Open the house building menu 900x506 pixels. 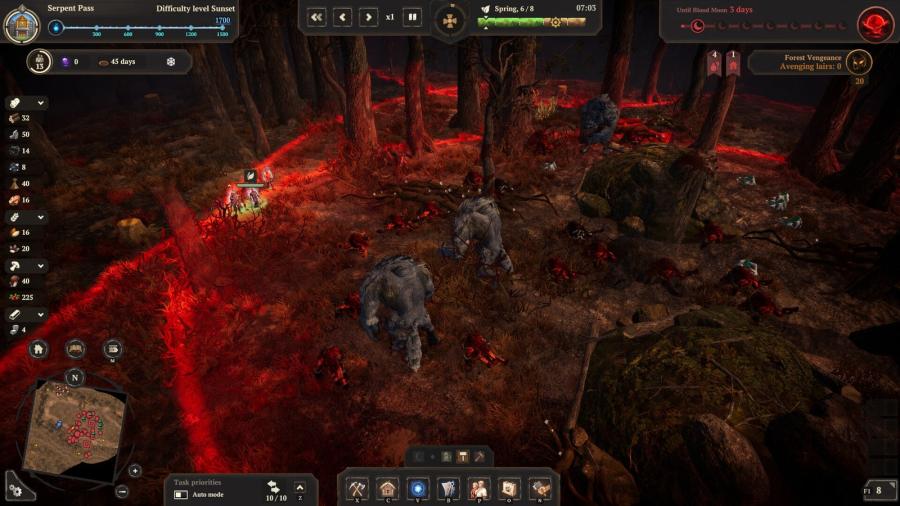[x=388, y=489]
